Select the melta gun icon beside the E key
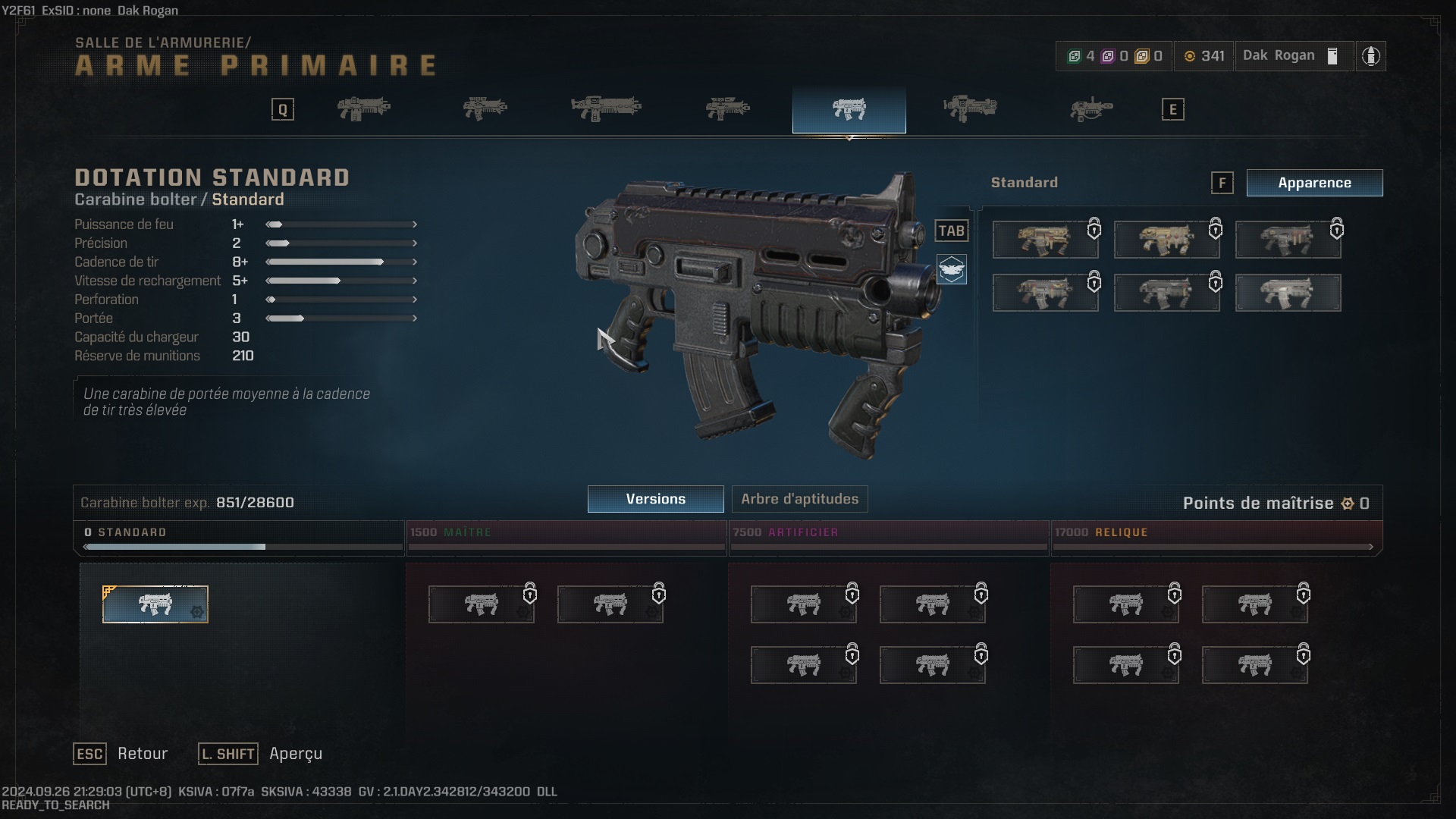The width and height of the screenshot is (1456, 819). [1092, 108]
